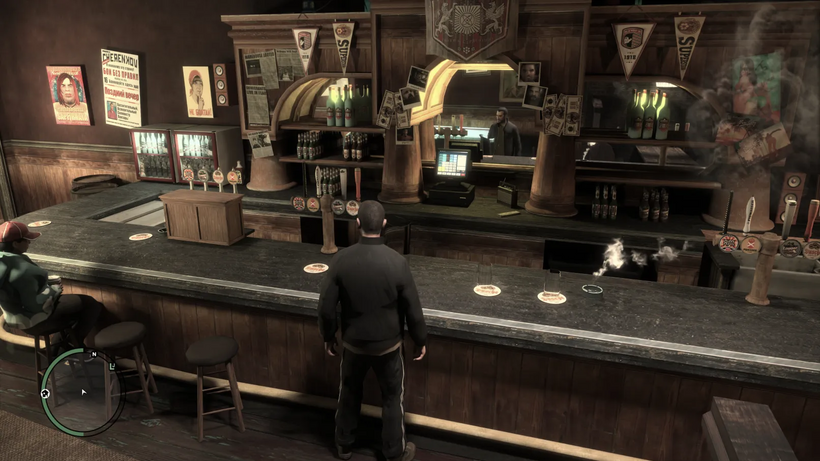Click the circular radar minimap
The width and height of the screenshot is (820, 461).
[x=82, y=391]
